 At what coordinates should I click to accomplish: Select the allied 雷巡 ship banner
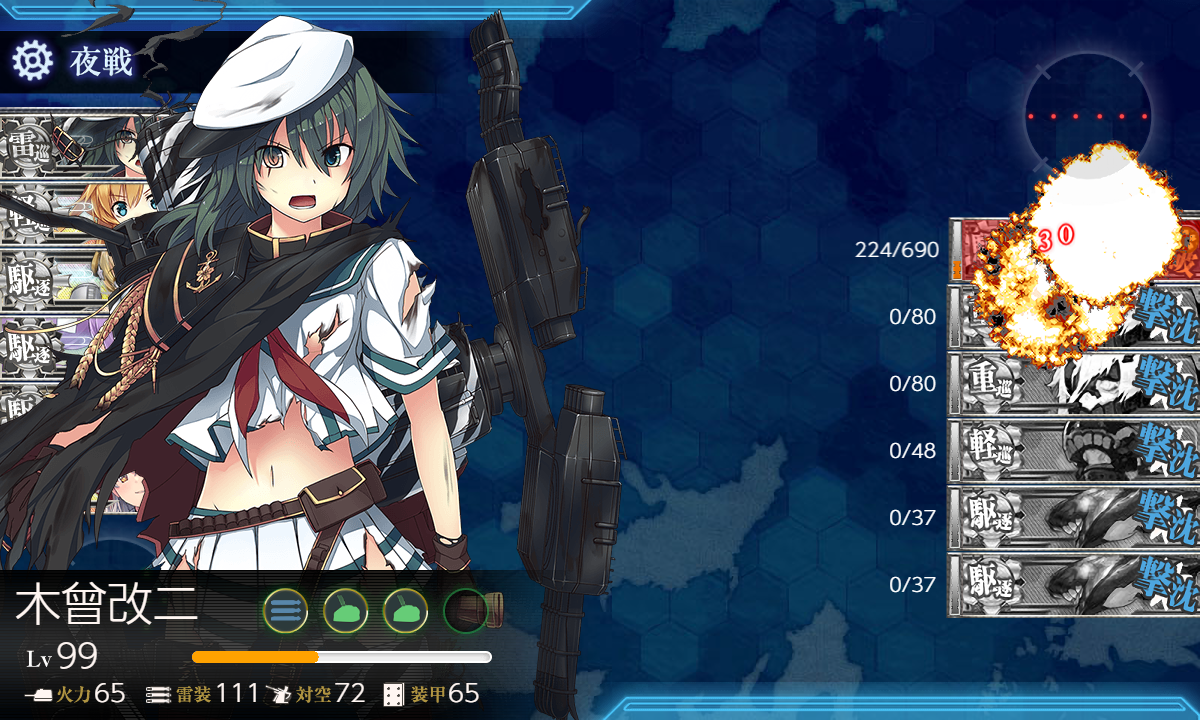[60, 143]
